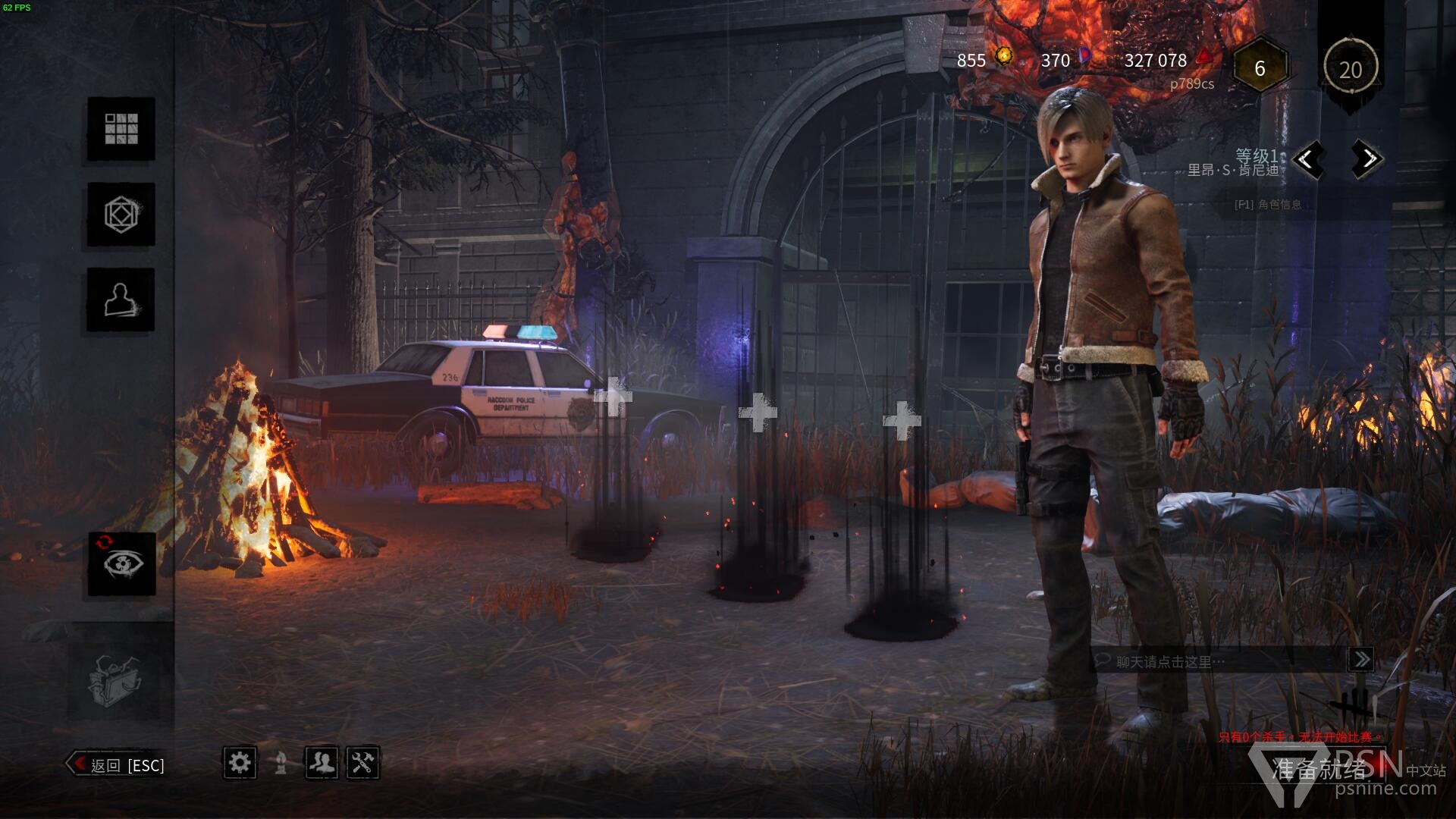Viewport: 1456px width, 819px height.
Task: Click the chat send arrow button
Action: (x=1361, y=660)
